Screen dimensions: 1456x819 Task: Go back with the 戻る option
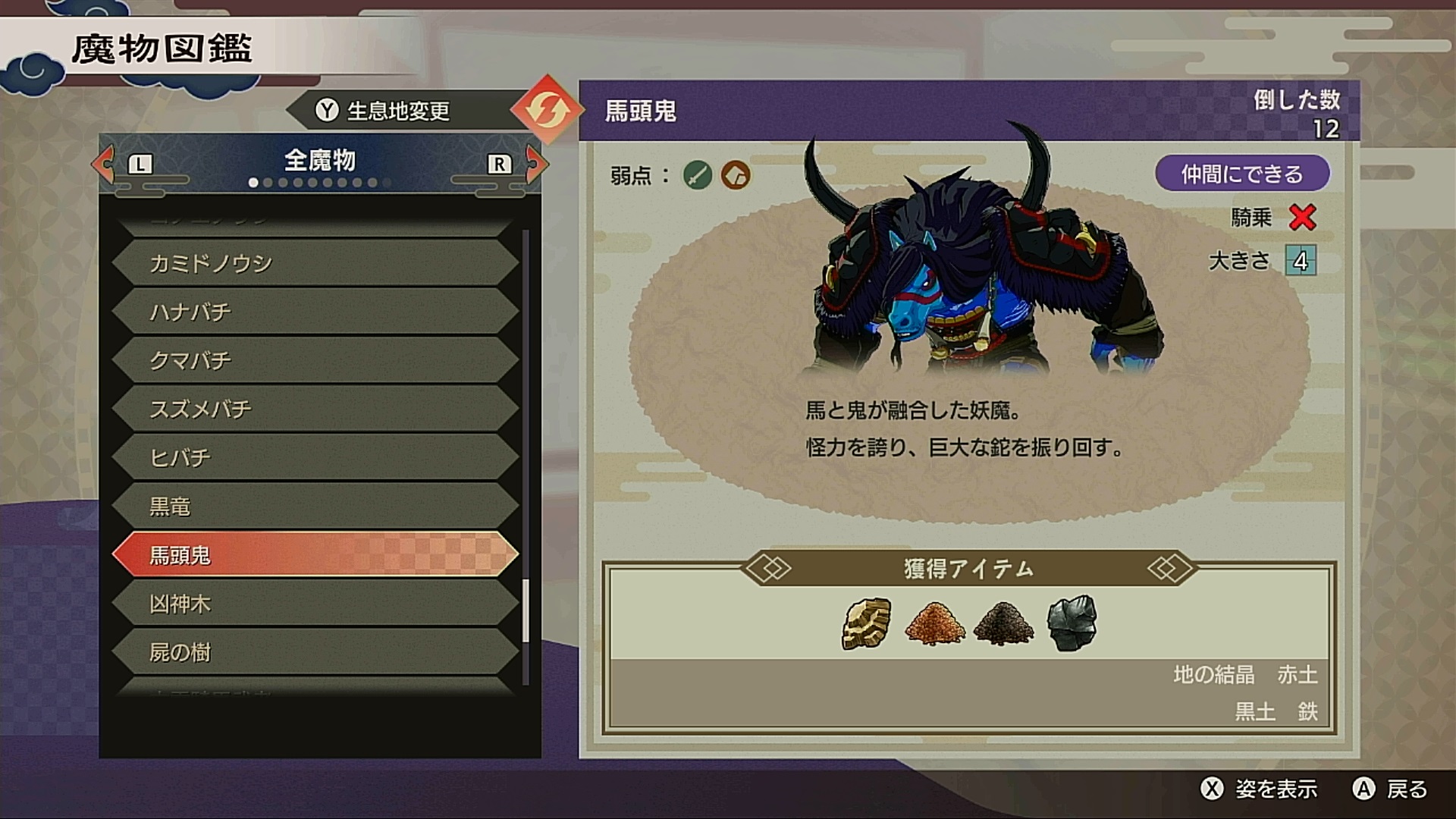pos(1391,789)
